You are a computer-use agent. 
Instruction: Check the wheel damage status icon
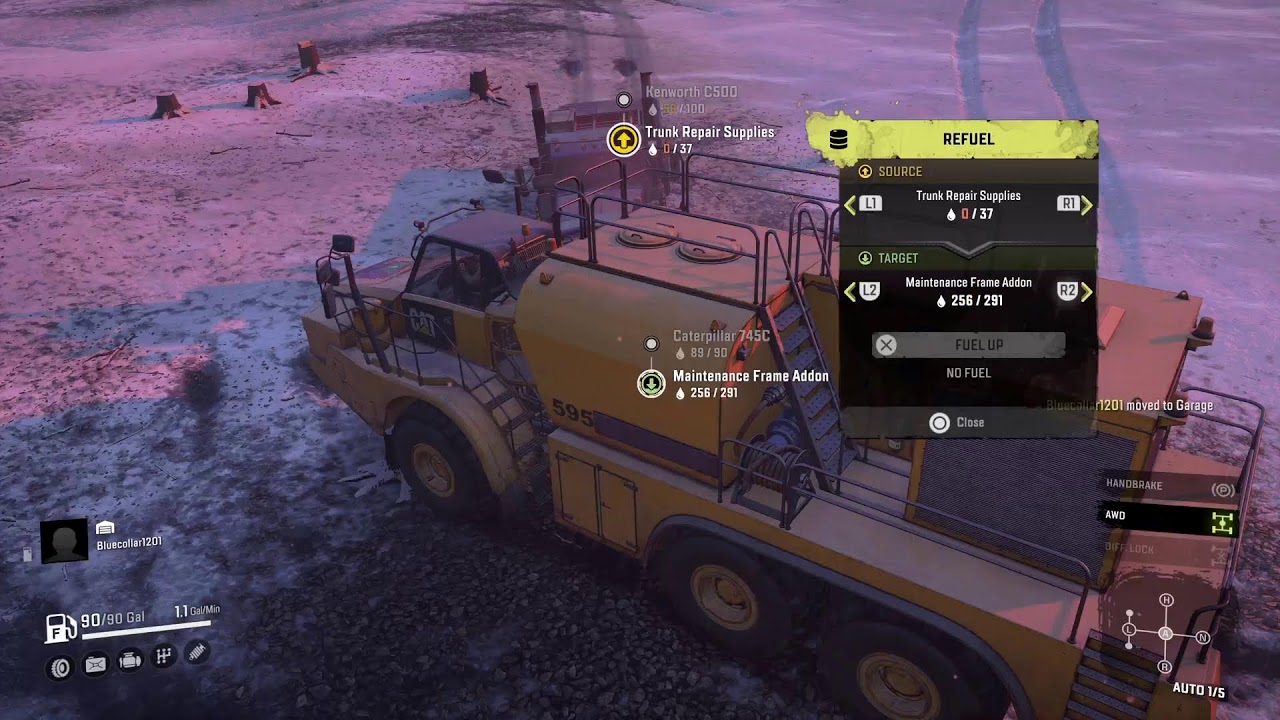point(61,666)
